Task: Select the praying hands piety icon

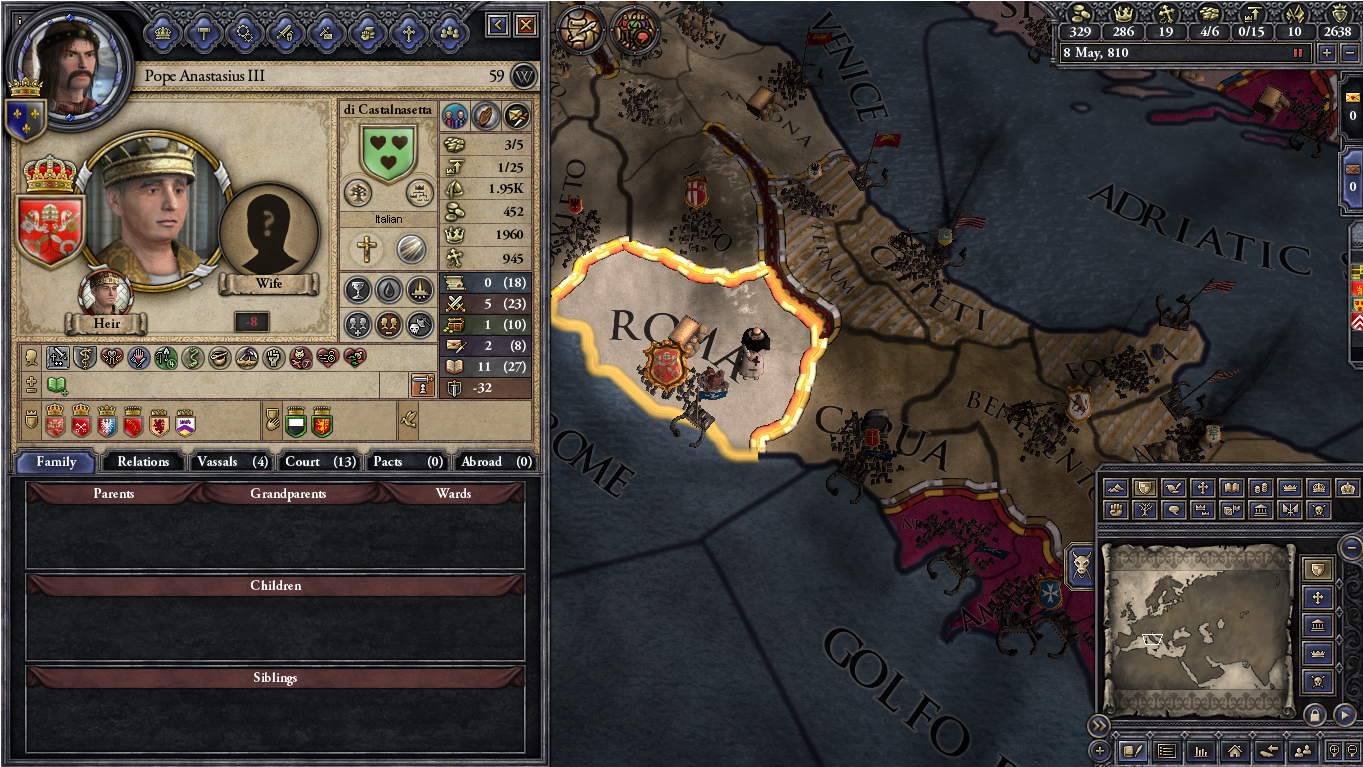Action: point(487,116)
